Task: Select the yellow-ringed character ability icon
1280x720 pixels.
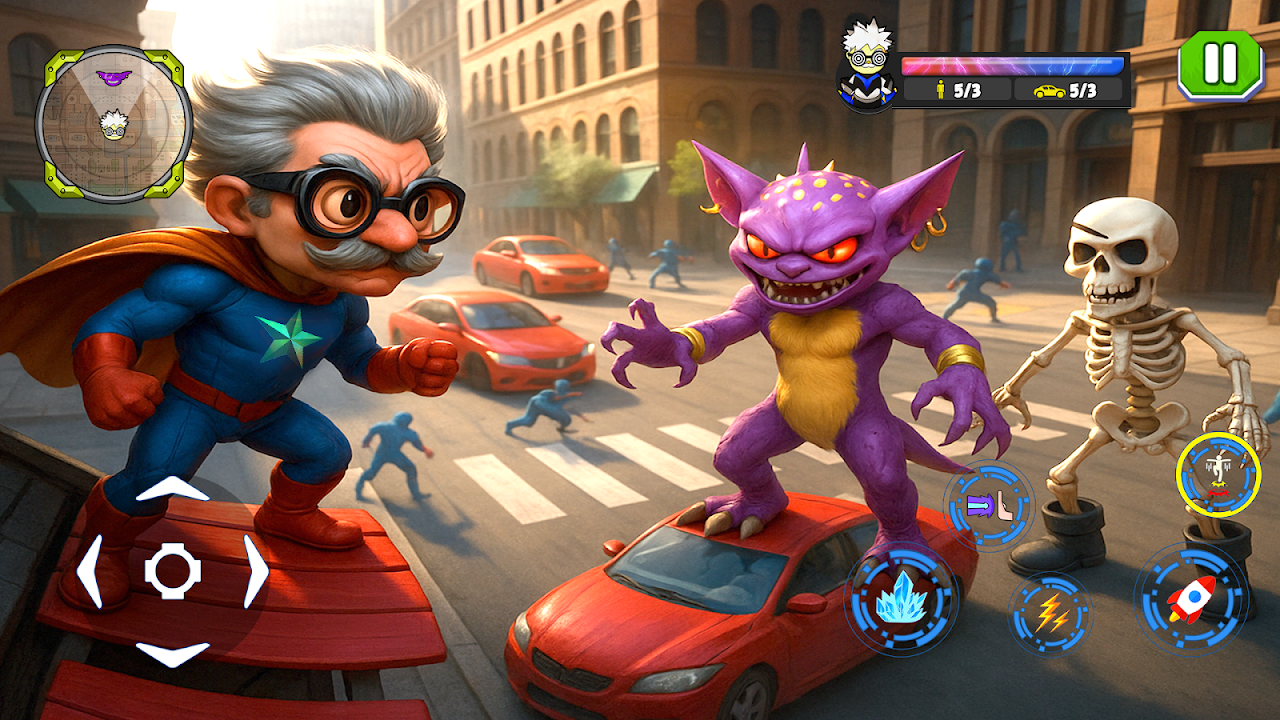Action: coord(1217,474)
